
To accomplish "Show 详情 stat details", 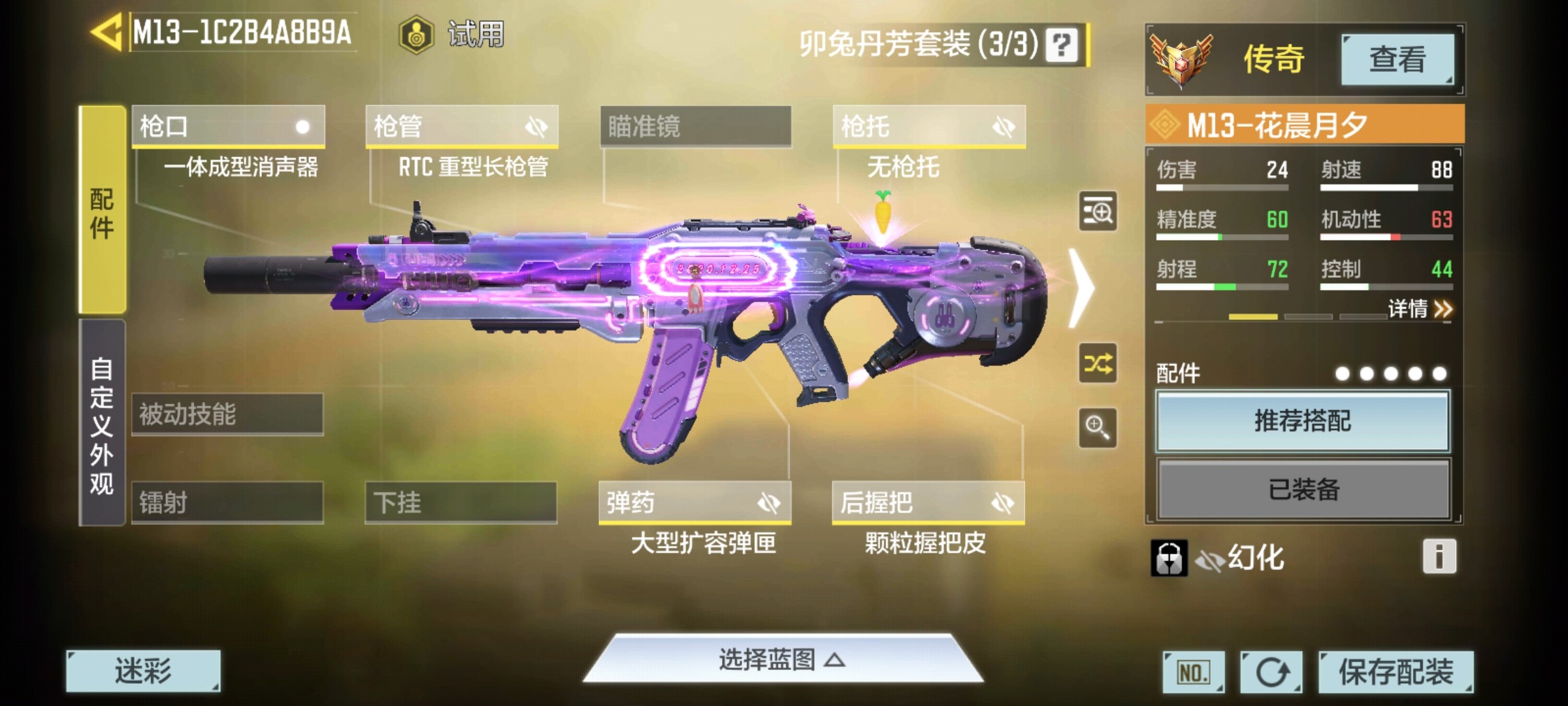I will pos(1419,309).
